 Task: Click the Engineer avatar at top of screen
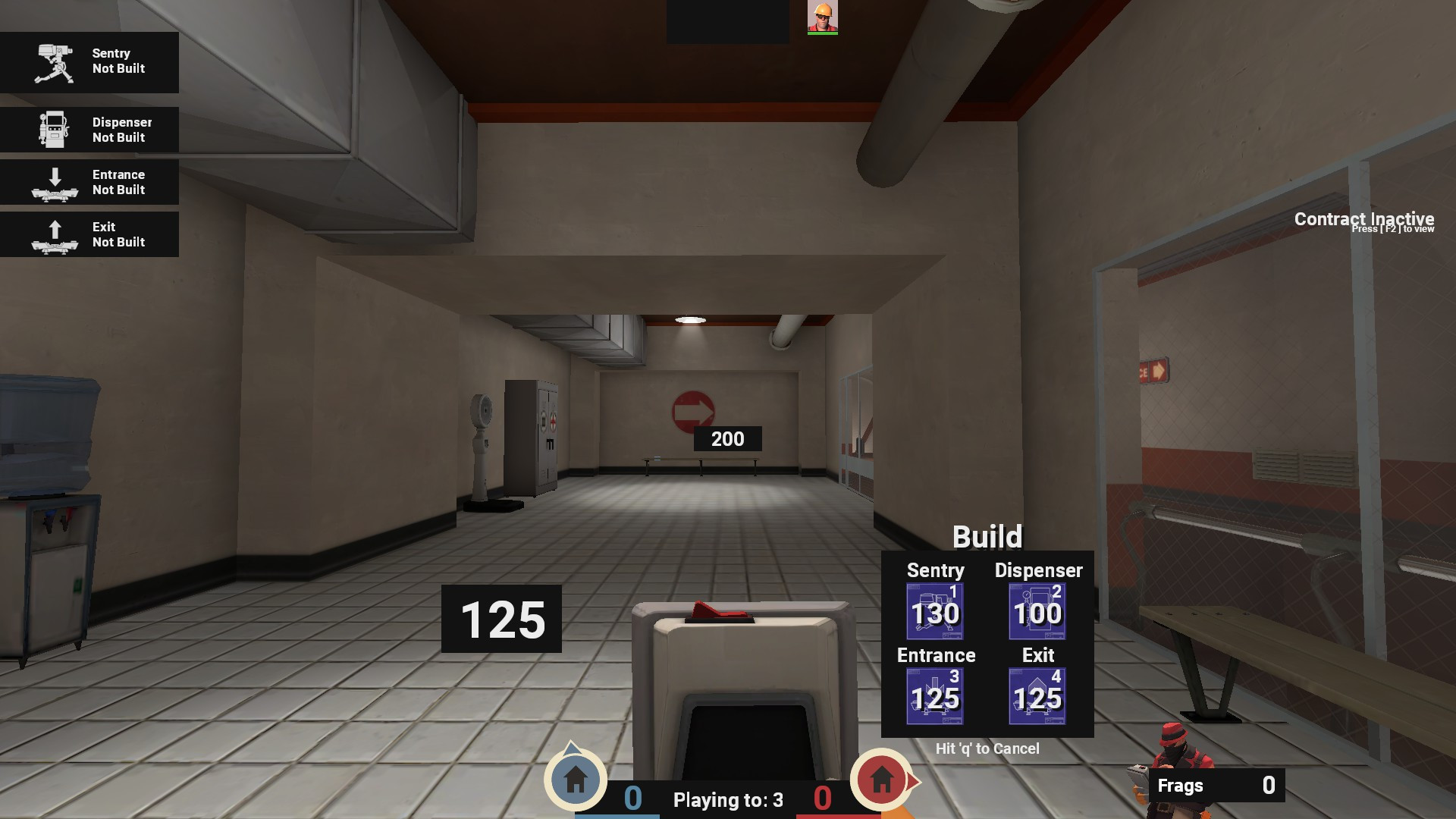823,17
